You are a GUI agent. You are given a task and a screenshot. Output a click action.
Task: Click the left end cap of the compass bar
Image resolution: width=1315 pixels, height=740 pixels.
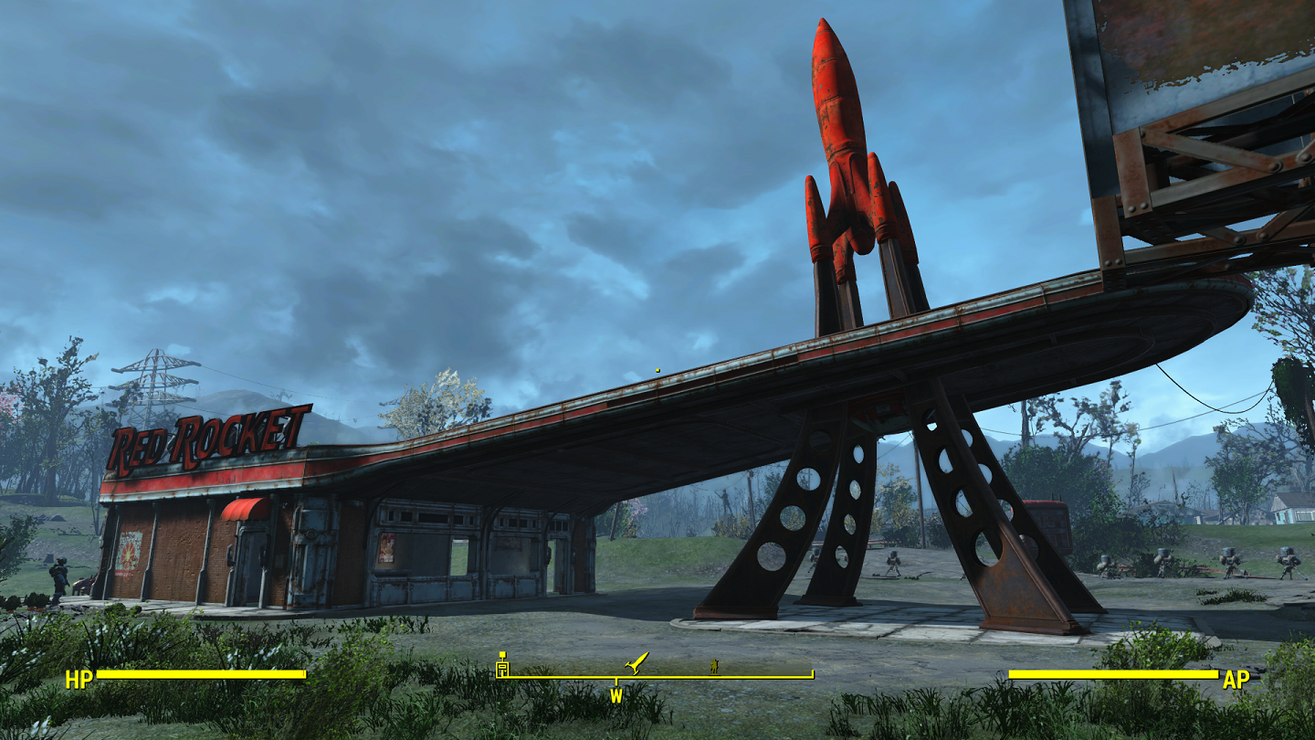click(x=498, y=675)
